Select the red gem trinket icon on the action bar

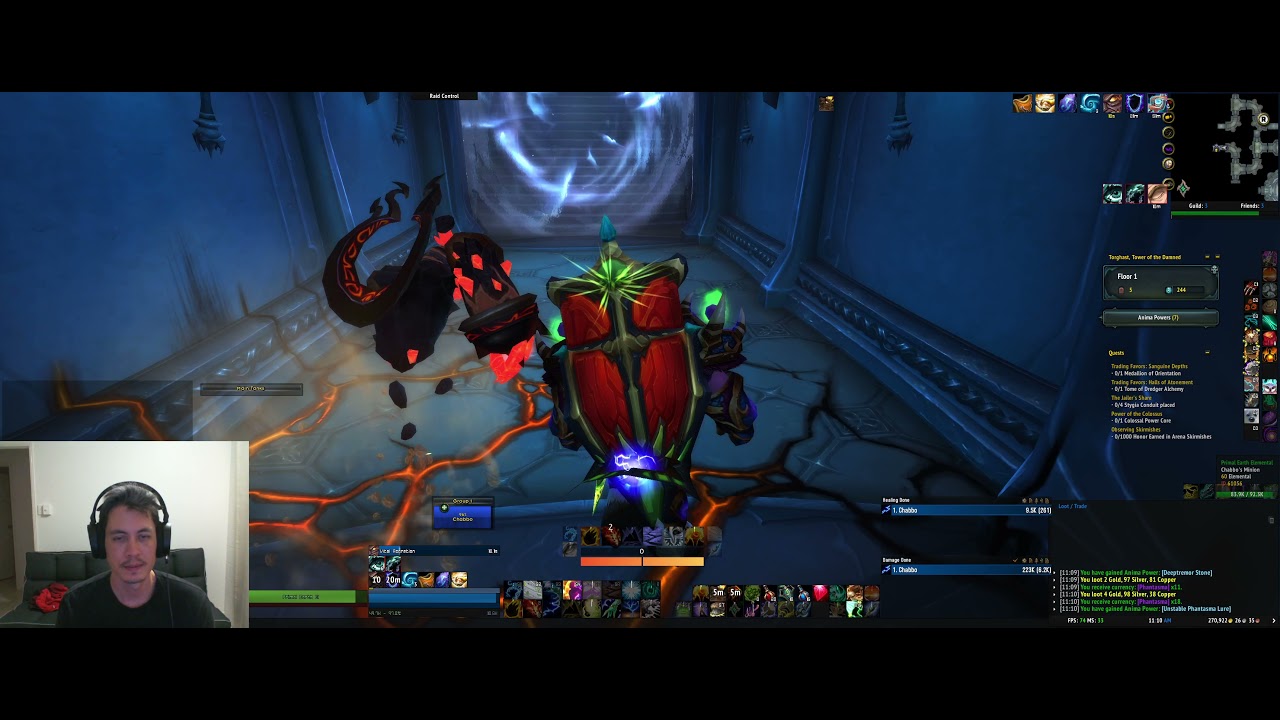pyautogui.click(x=821, y=593)
